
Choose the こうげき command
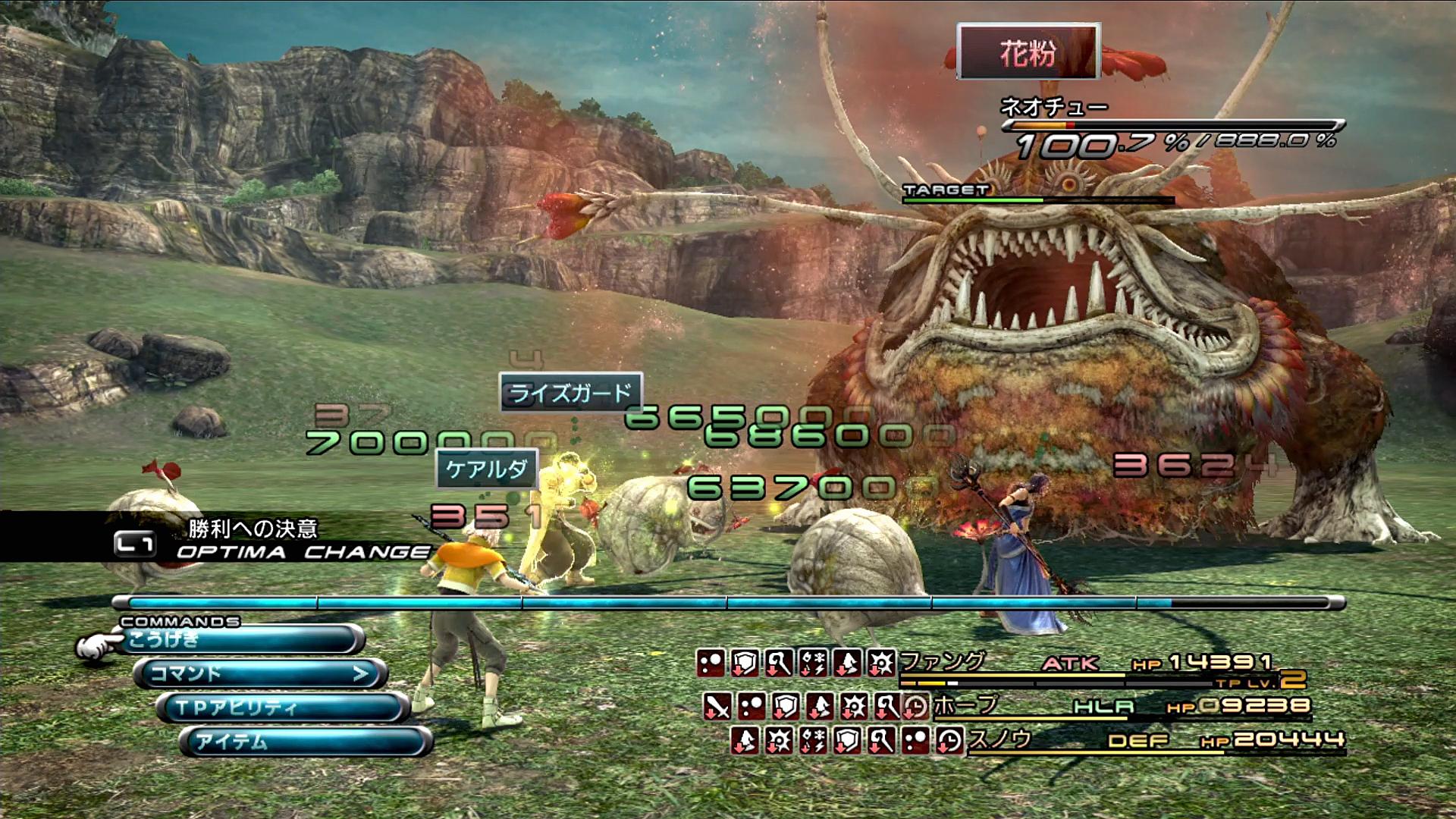pyautogui.click(x=240, y=639)
